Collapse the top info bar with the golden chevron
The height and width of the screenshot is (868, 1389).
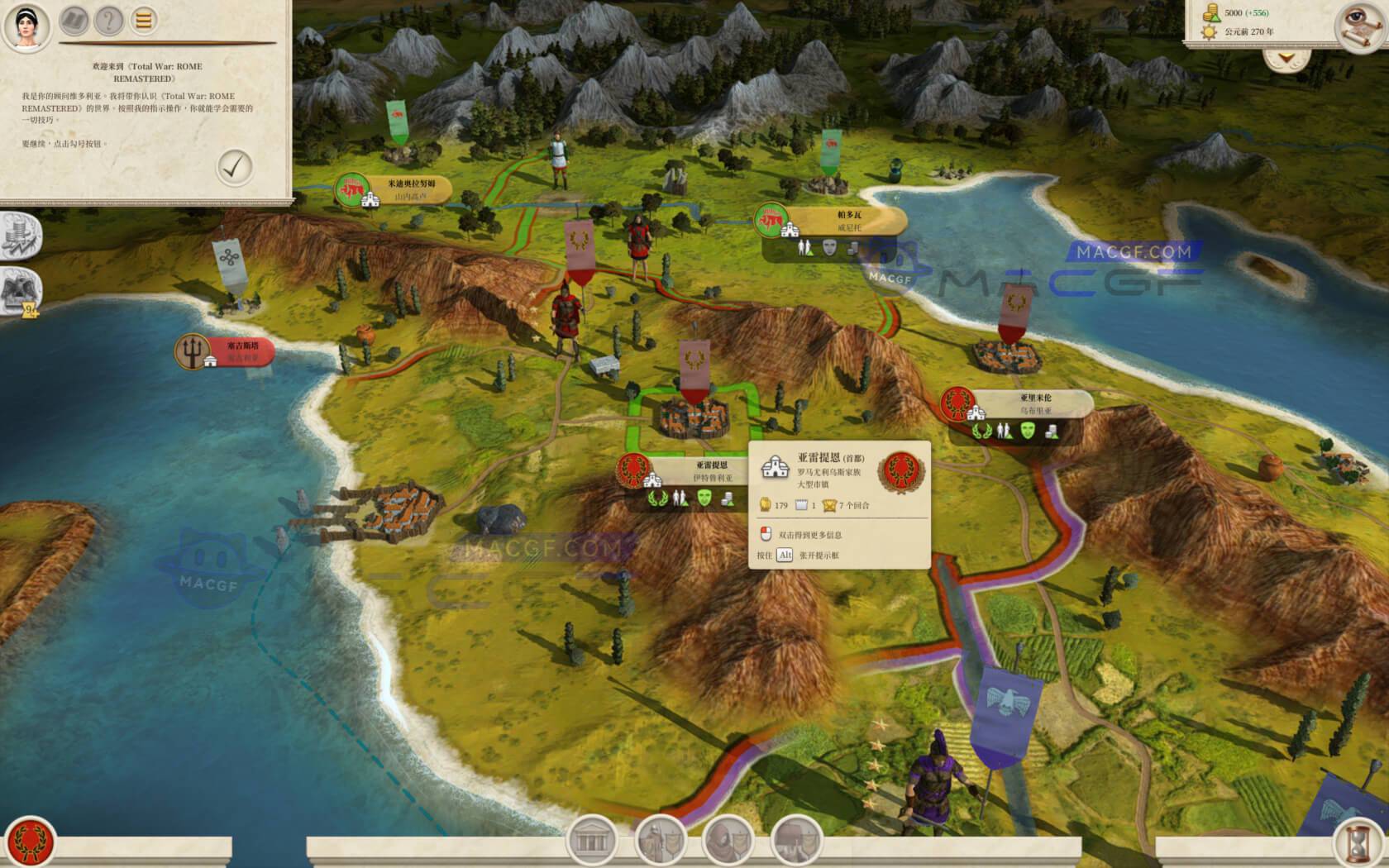coord(1286,56)
